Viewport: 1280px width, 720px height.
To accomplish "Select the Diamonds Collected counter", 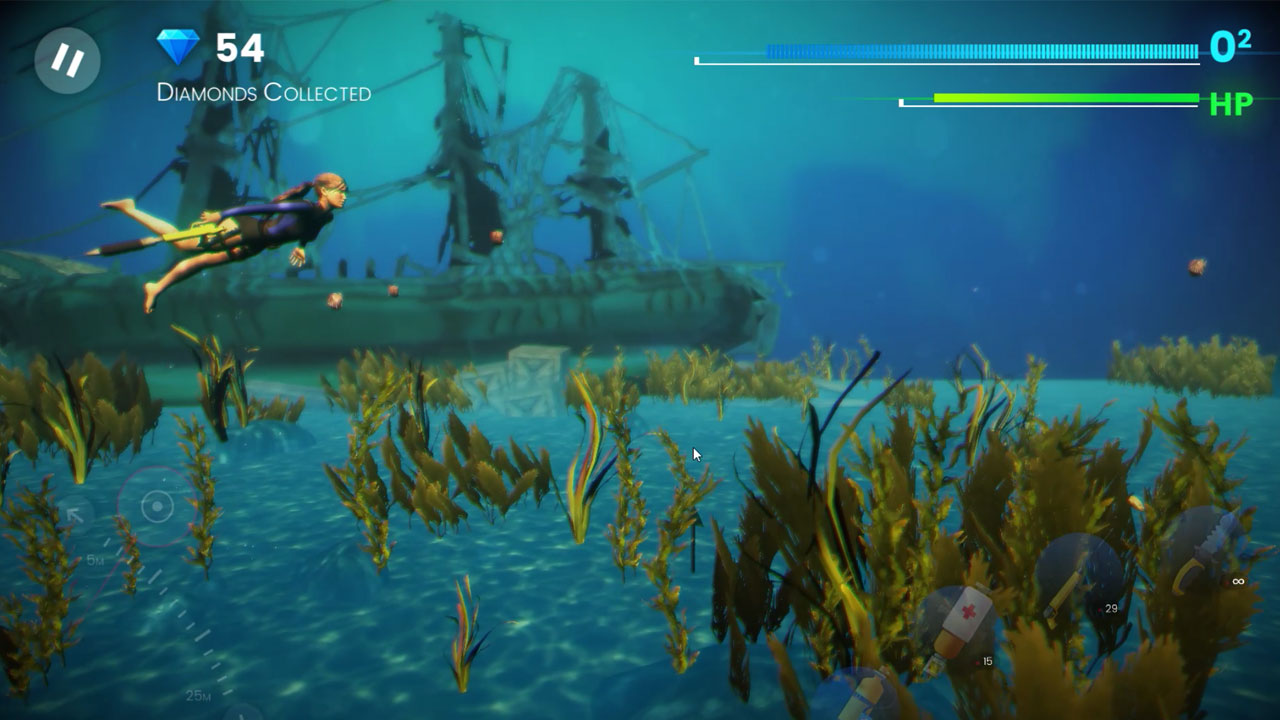I will coord(264,92).
